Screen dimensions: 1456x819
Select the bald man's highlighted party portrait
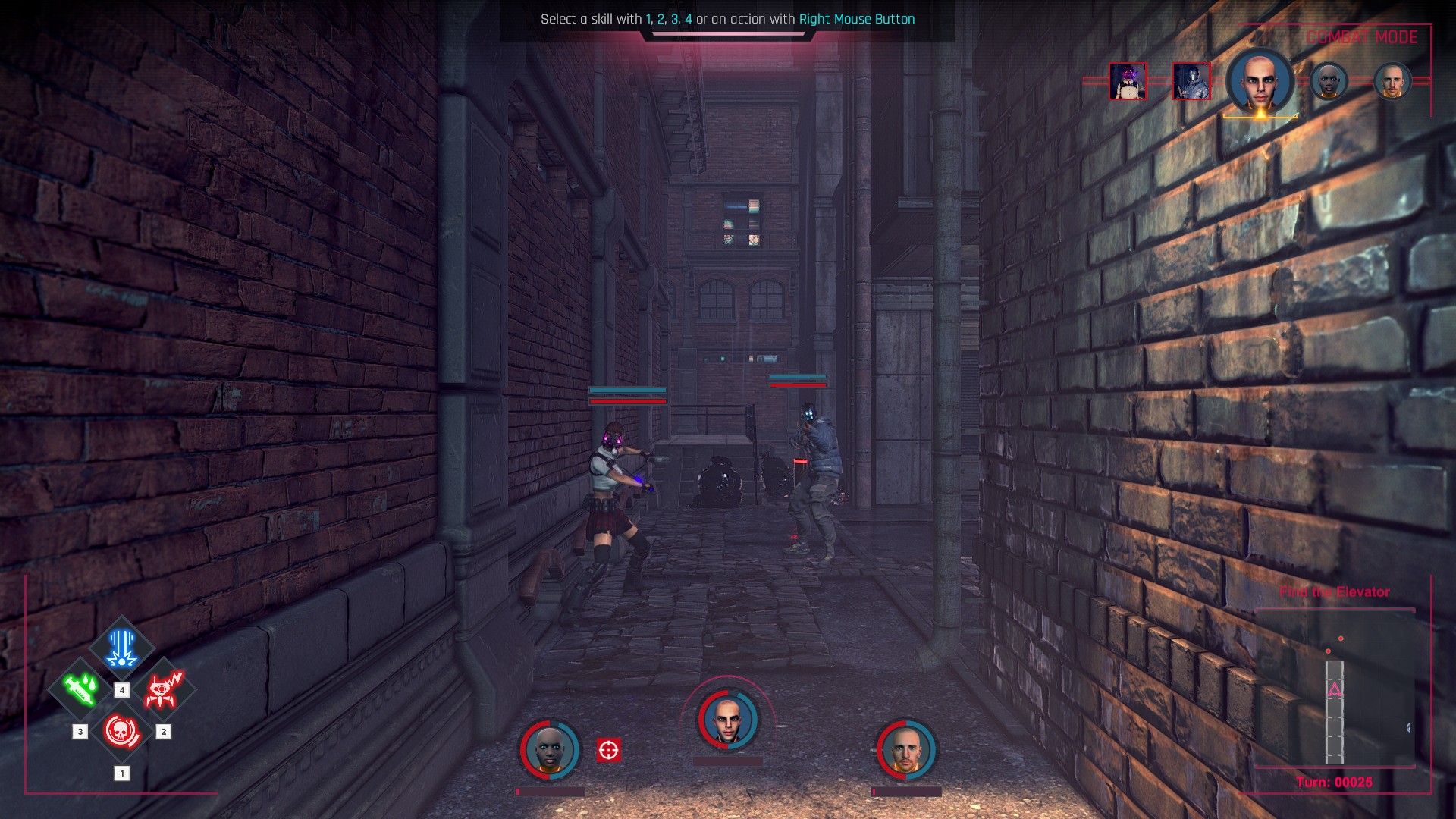point(728,720)
